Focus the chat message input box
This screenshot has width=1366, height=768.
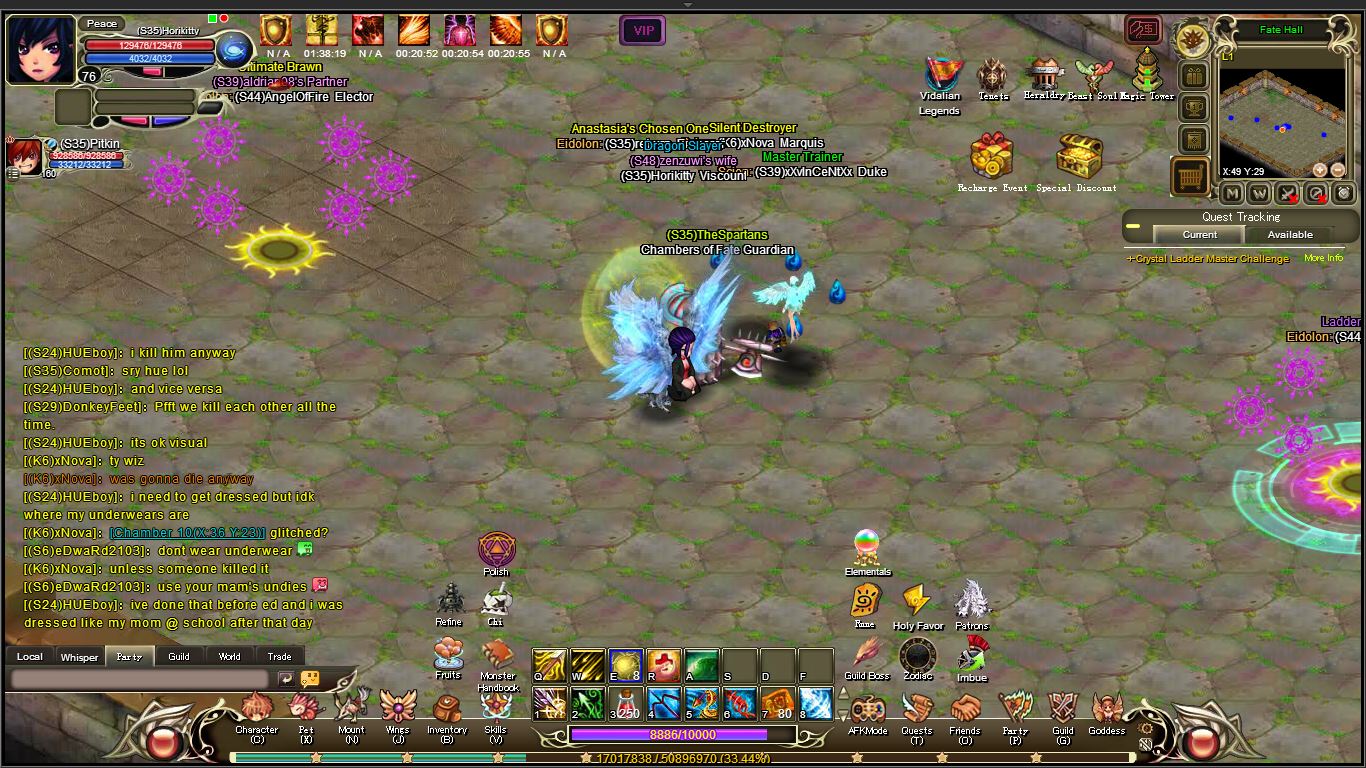(140, 679)
